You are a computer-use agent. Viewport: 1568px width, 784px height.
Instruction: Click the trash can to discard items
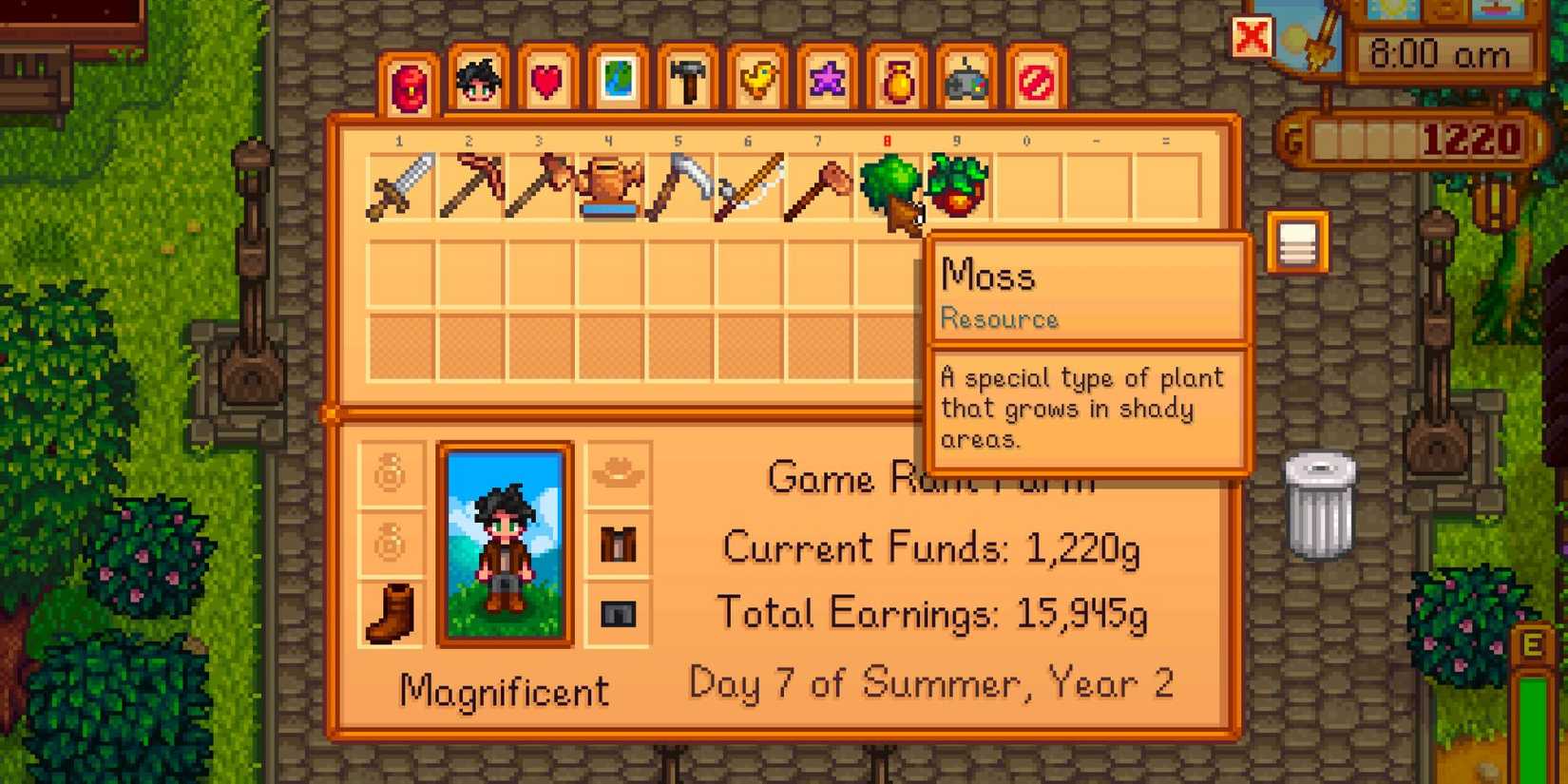(x=1321, y=504)
